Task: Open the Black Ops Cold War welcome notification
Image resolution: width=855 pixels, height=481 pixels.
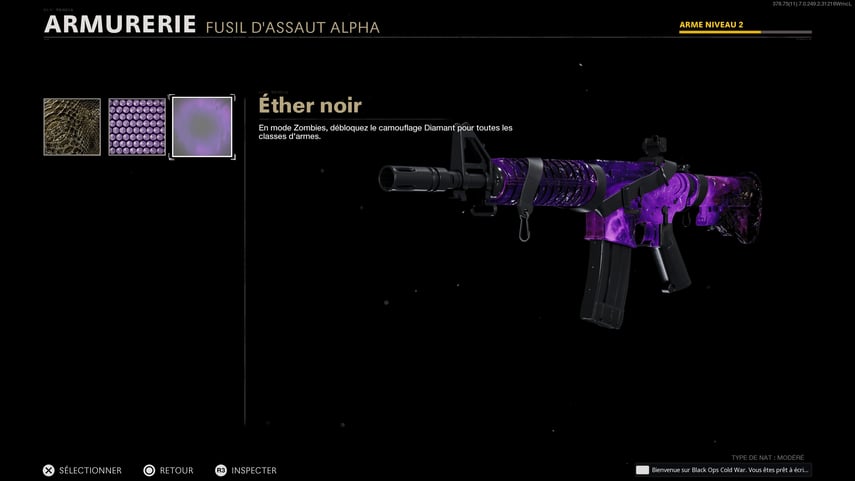Action: pyautogui.click(x=723, y=470)
